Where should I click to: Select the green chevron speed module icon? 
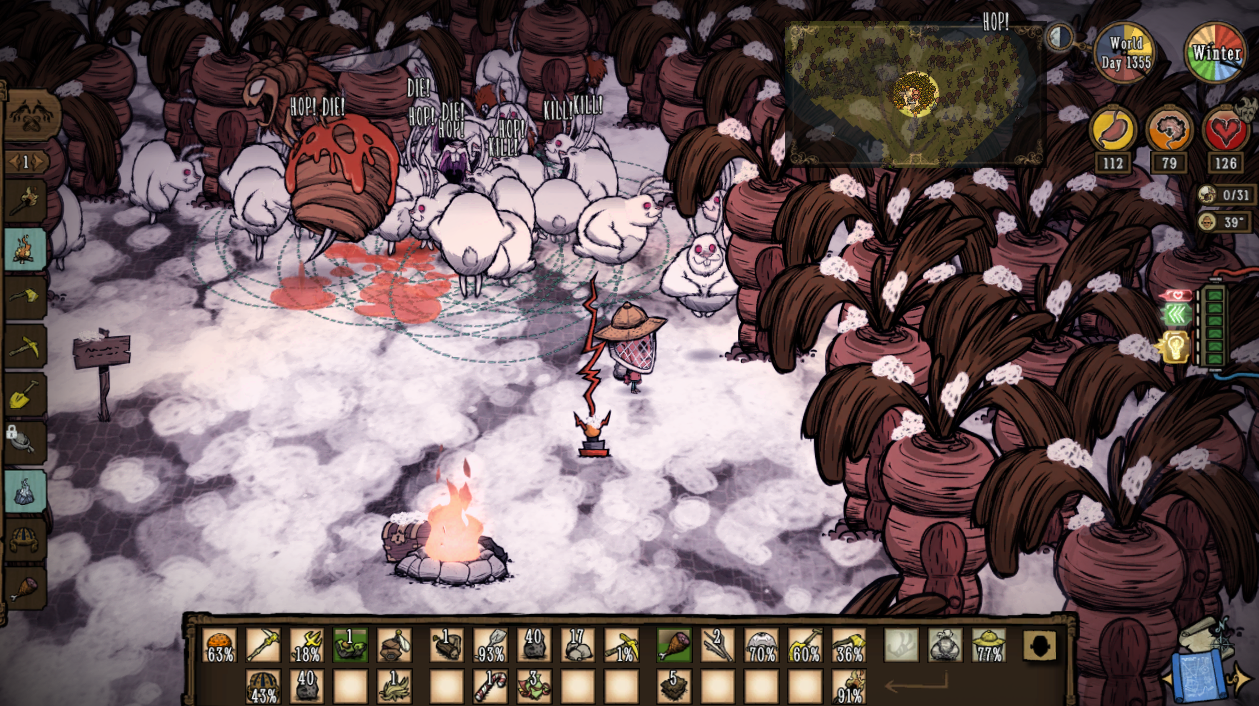1175,314
